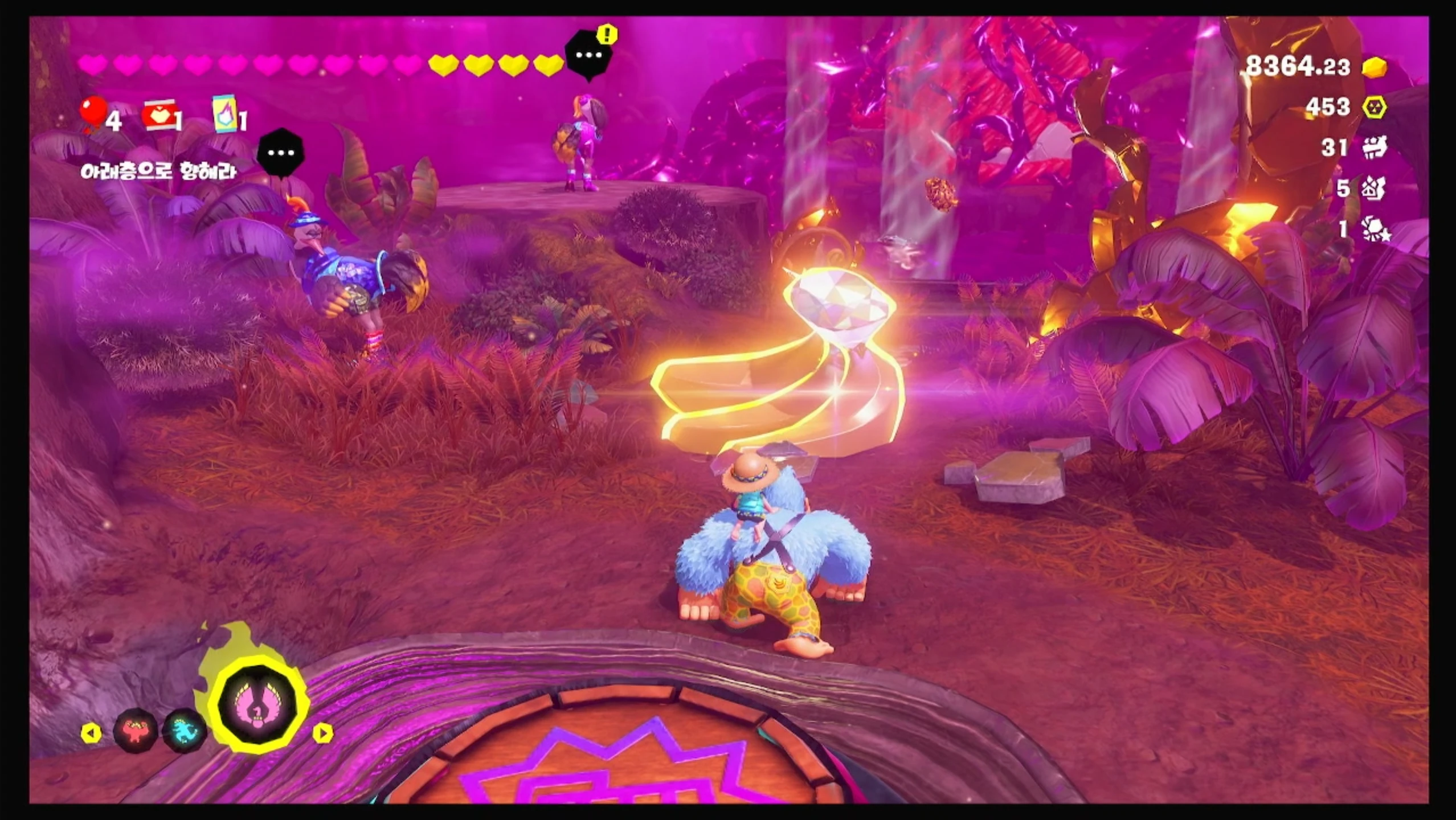Click the yellow hexagon Banandium chip icon
This screenshot has width=1456, height=820.
pos(1374,107)
